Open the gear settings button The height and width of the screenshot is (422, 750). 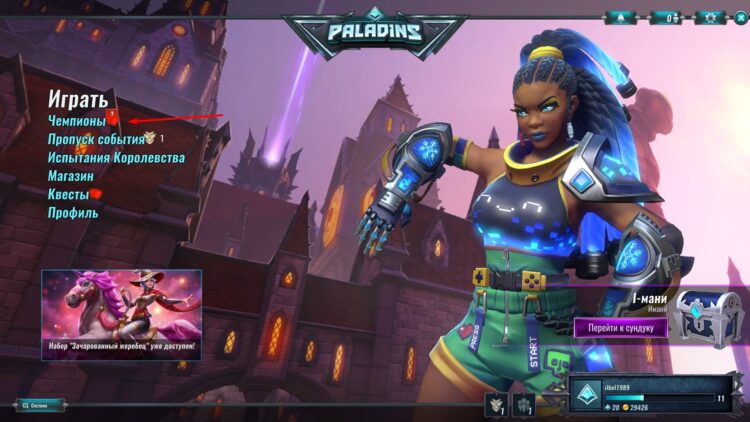click(x=711, y=17)
